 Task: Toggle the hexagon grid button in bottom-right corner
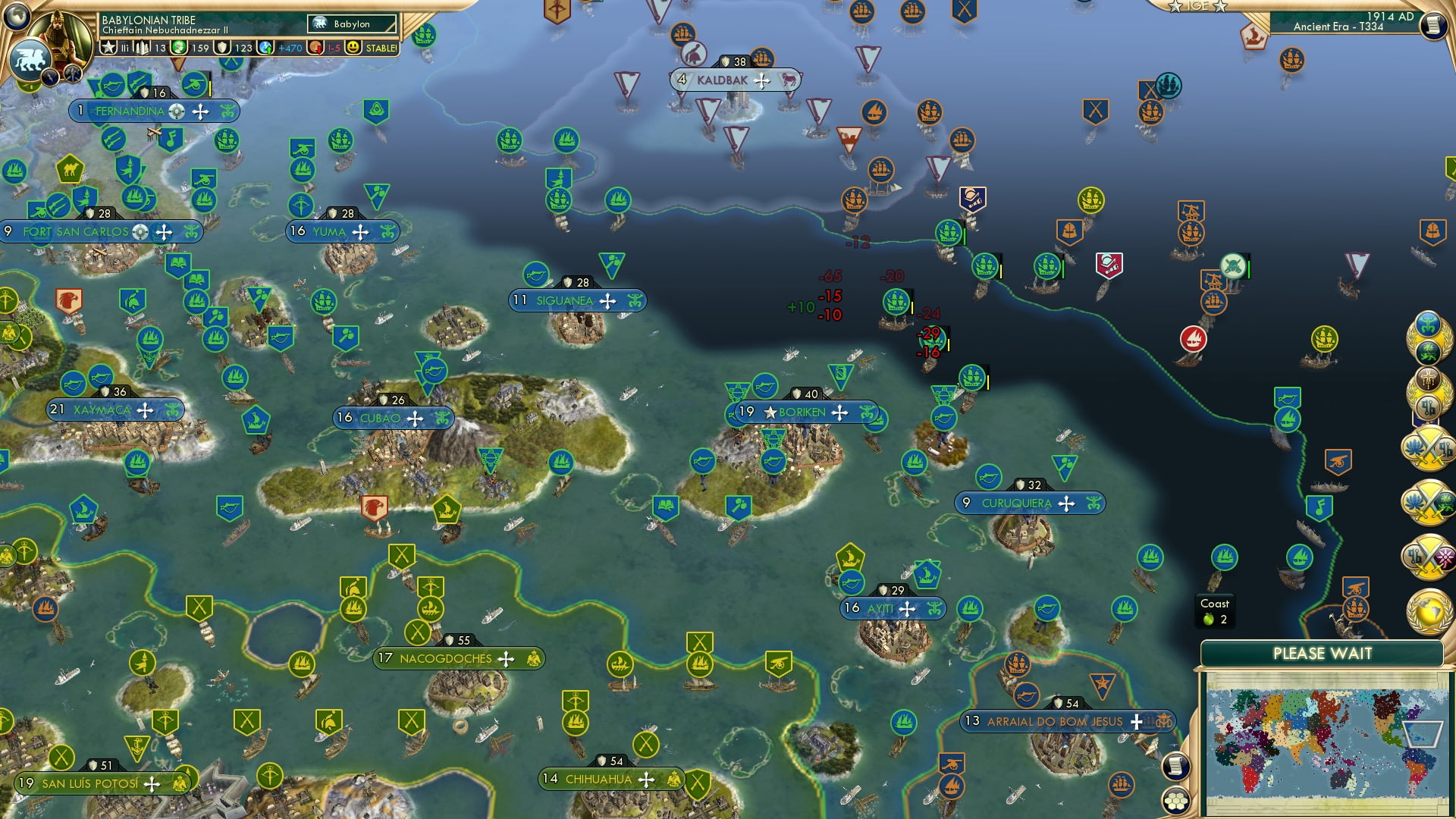point(1176,802)
